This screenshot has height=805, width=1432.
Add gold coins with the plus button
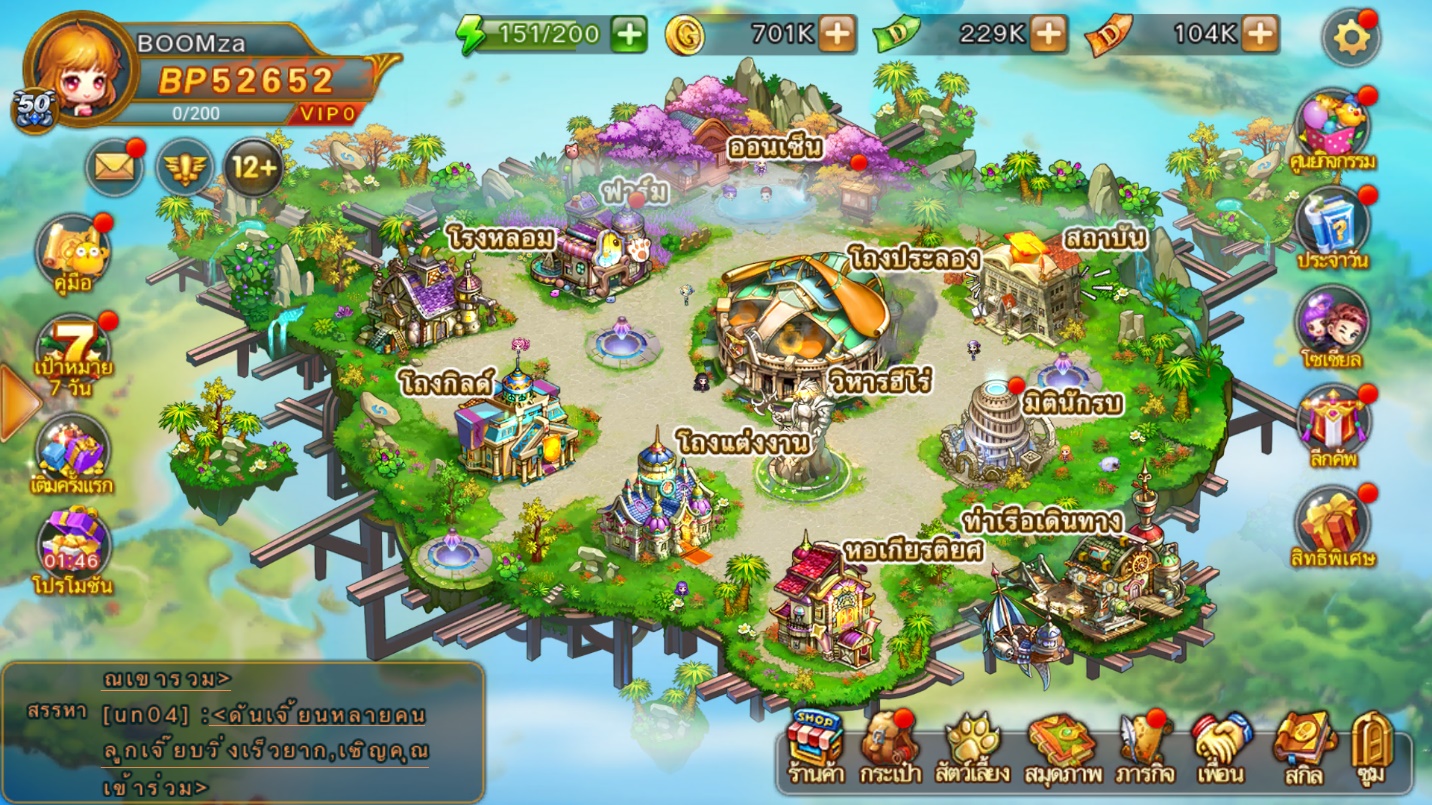pos(837,35)
